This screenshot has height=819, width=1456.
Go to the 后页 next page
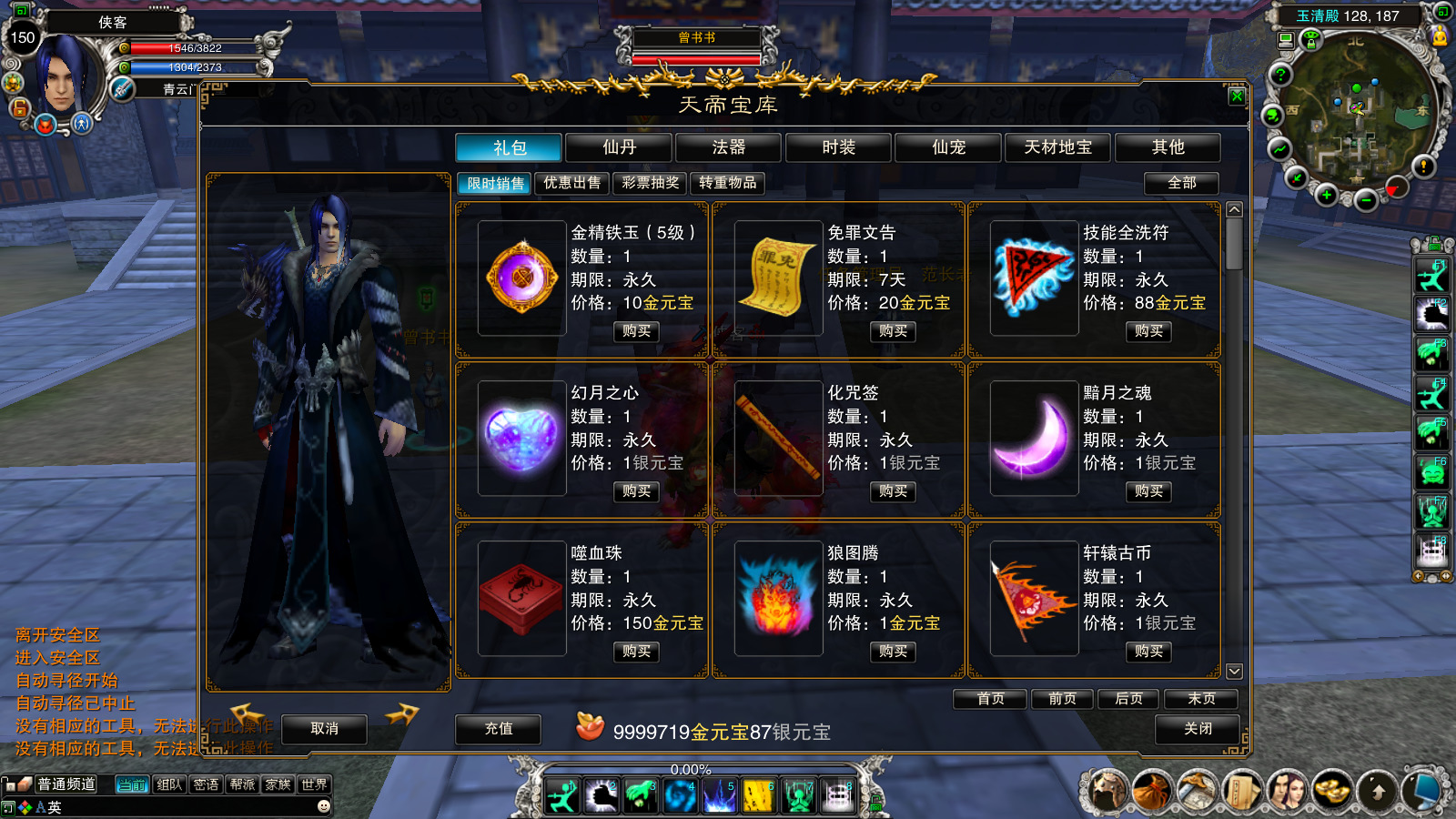(1128, 699)
